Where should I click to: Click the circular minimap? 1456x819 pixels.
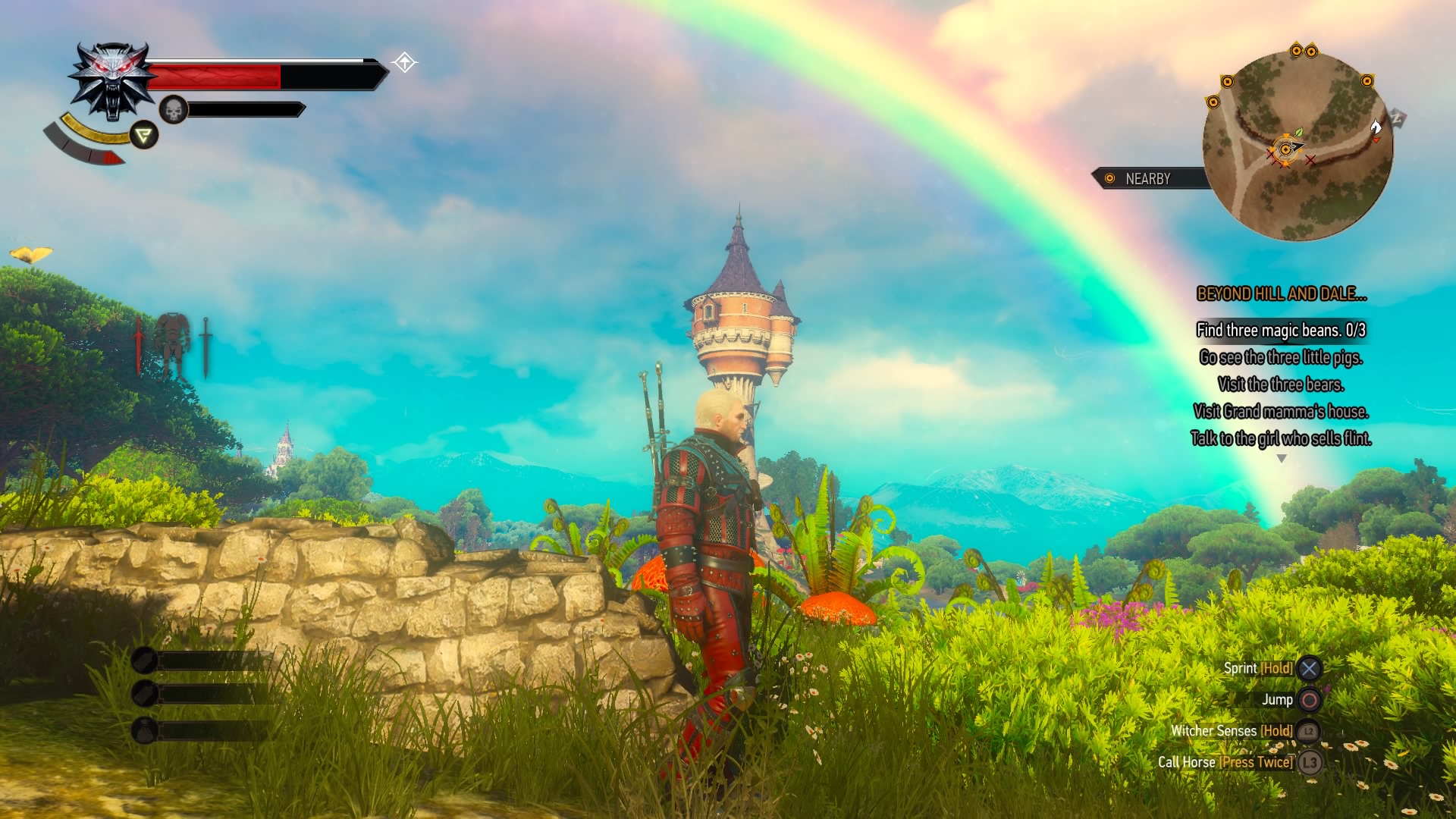pyautogui.click(x=1298, y=146)
